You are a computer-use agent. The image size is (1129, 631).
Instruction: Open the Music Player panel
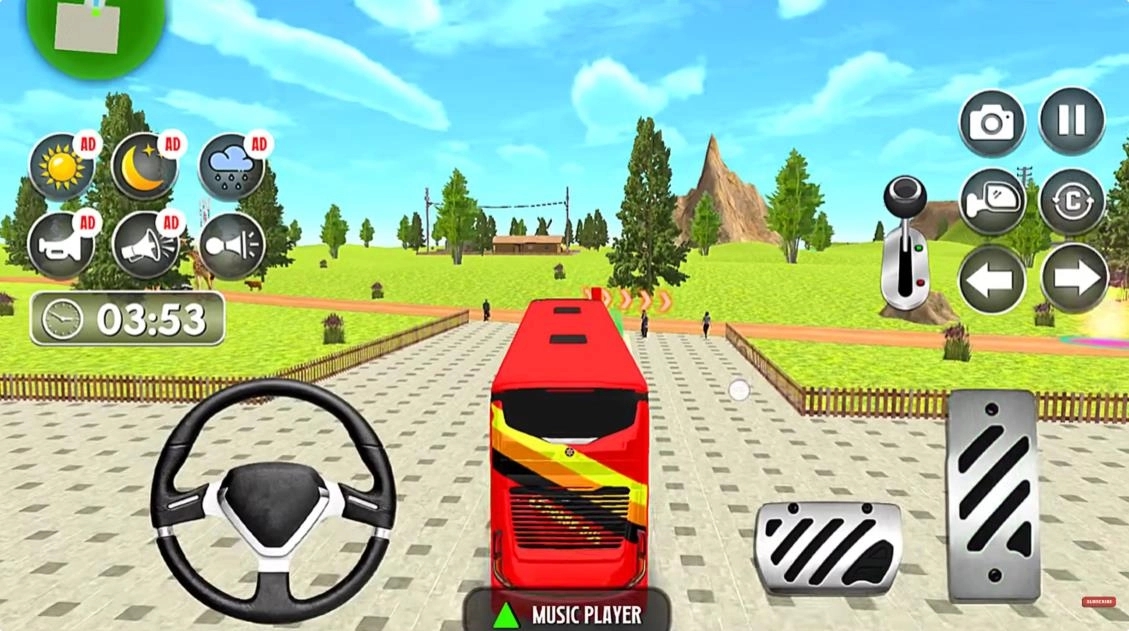pos(567,613)
